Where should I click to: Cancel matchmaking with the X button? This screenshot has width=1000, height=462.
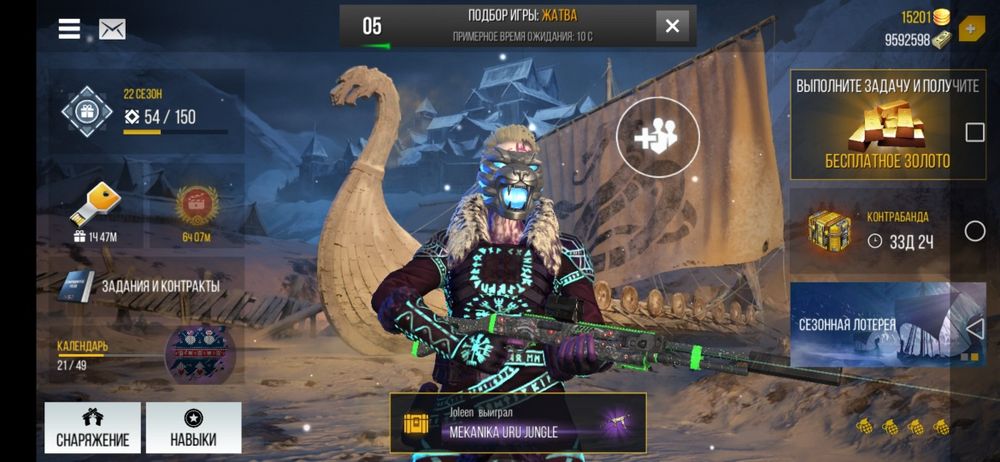[673, 26]
